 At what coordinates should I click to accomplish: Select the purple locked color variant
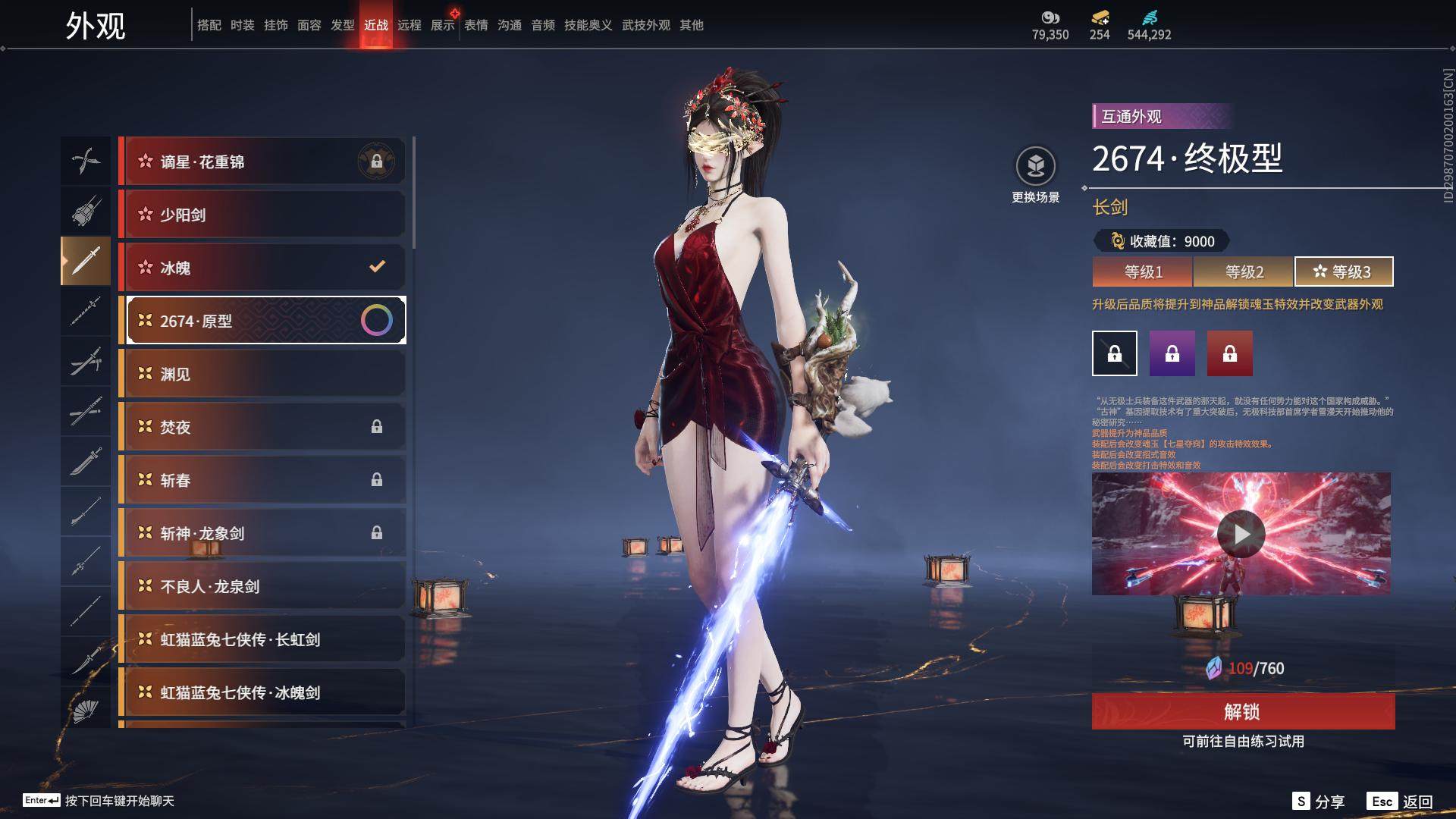(1172, 353)
